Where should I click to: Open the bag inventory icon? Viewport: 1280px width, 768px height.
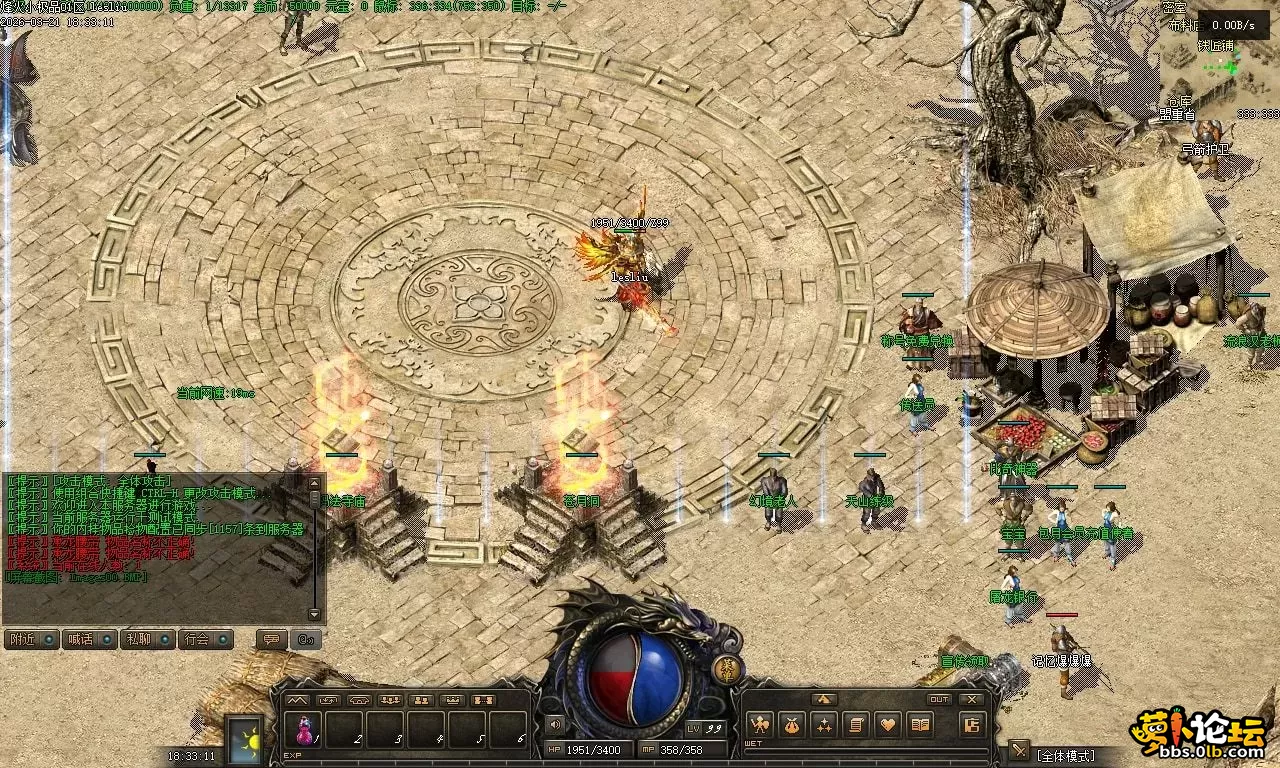(x=792, y=724)
